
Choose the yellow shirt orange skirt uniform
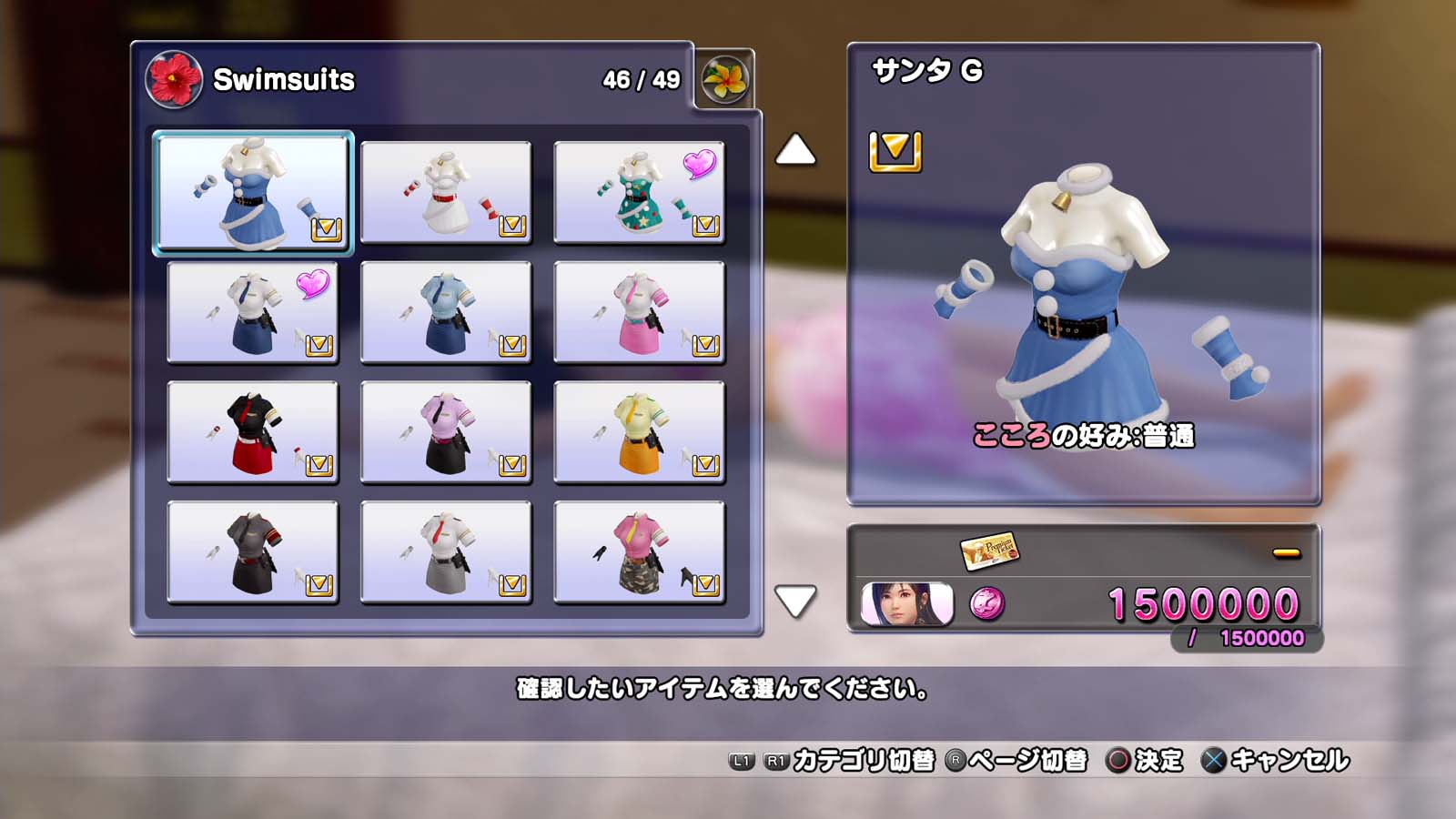tap(639, 432)
